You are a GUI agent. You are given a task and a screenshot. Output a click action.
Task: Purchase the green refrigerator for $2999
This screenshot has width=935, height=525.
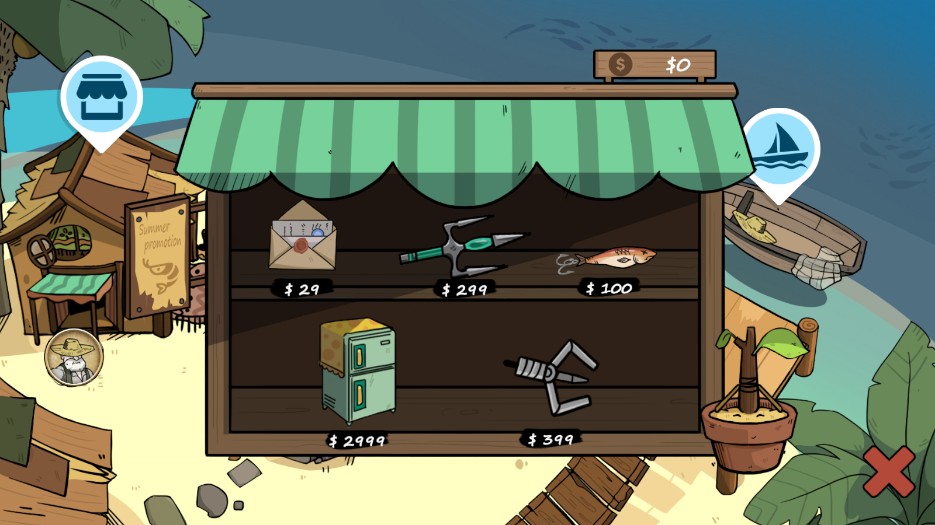[357, 371]
